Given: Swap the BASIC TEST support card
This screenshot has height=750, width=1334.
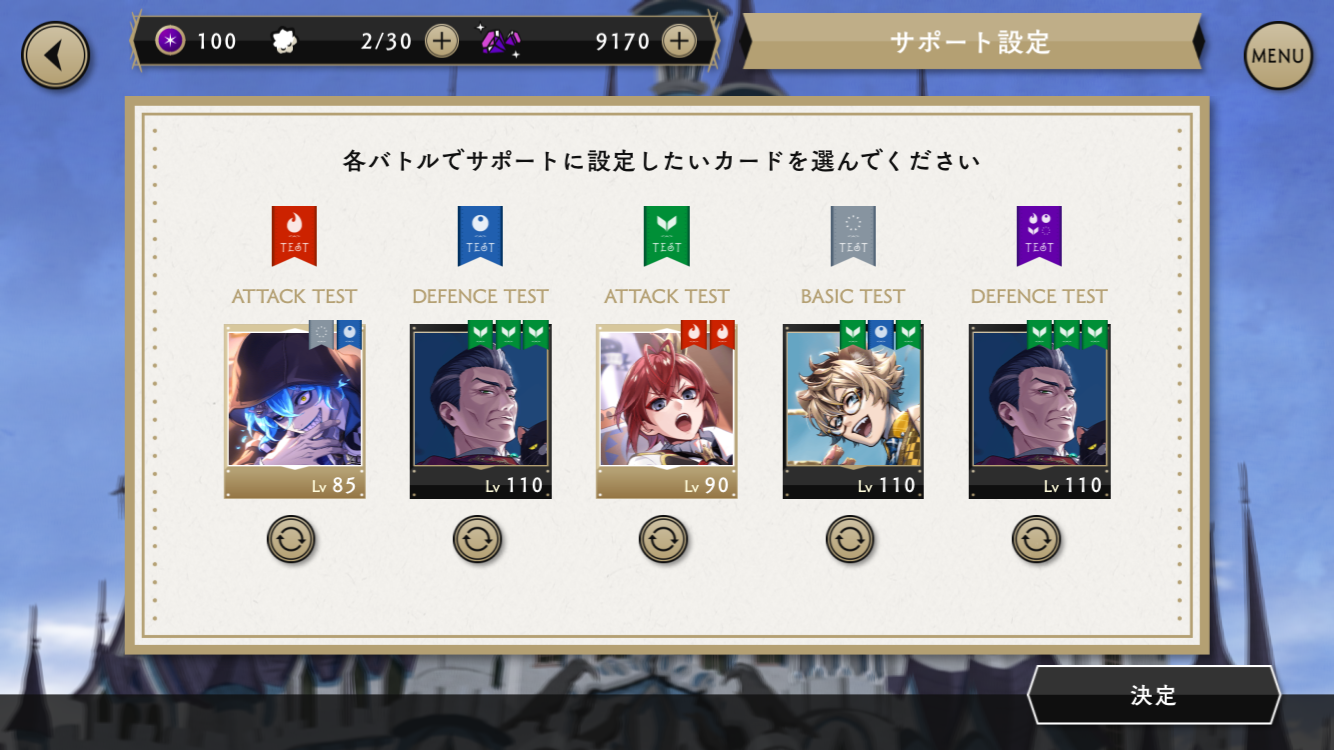Looking at the screenshot, I should (x=850, y=540).
